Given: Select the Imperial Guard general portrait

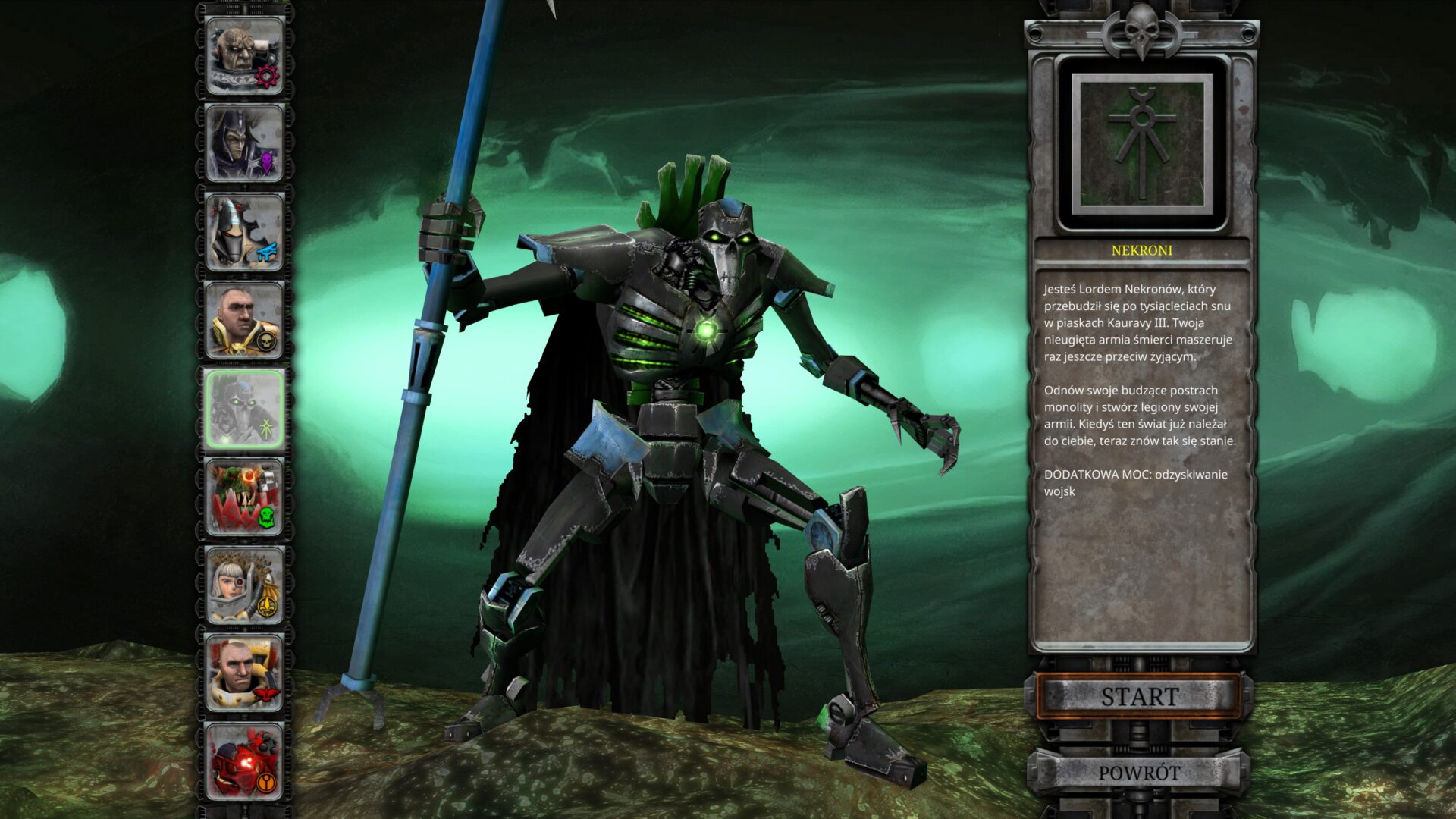Looking at the screenshot, I should tap(245, 320).
